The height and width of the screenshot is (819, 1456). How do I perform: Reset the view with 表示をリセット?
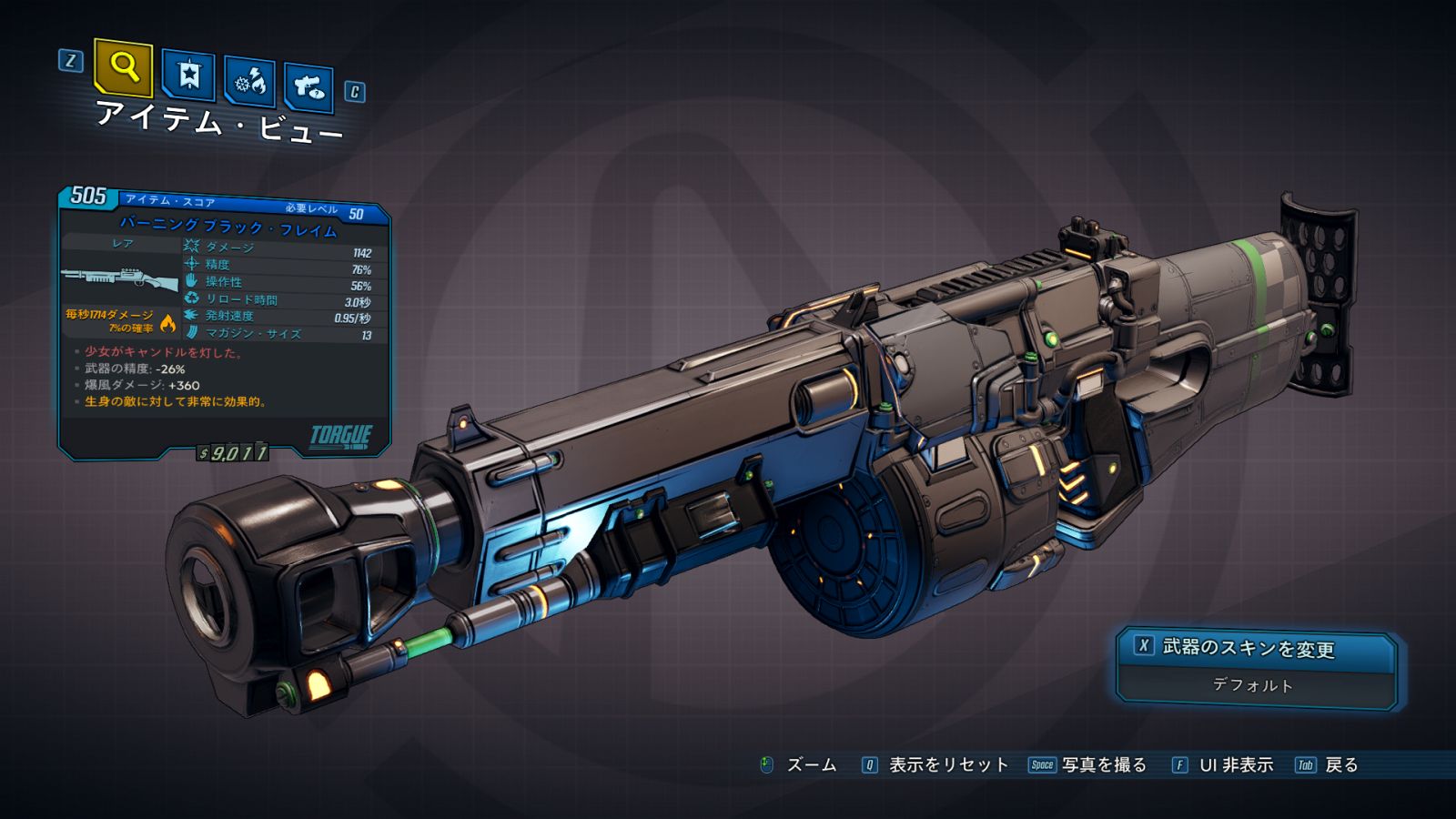[935, 765]
